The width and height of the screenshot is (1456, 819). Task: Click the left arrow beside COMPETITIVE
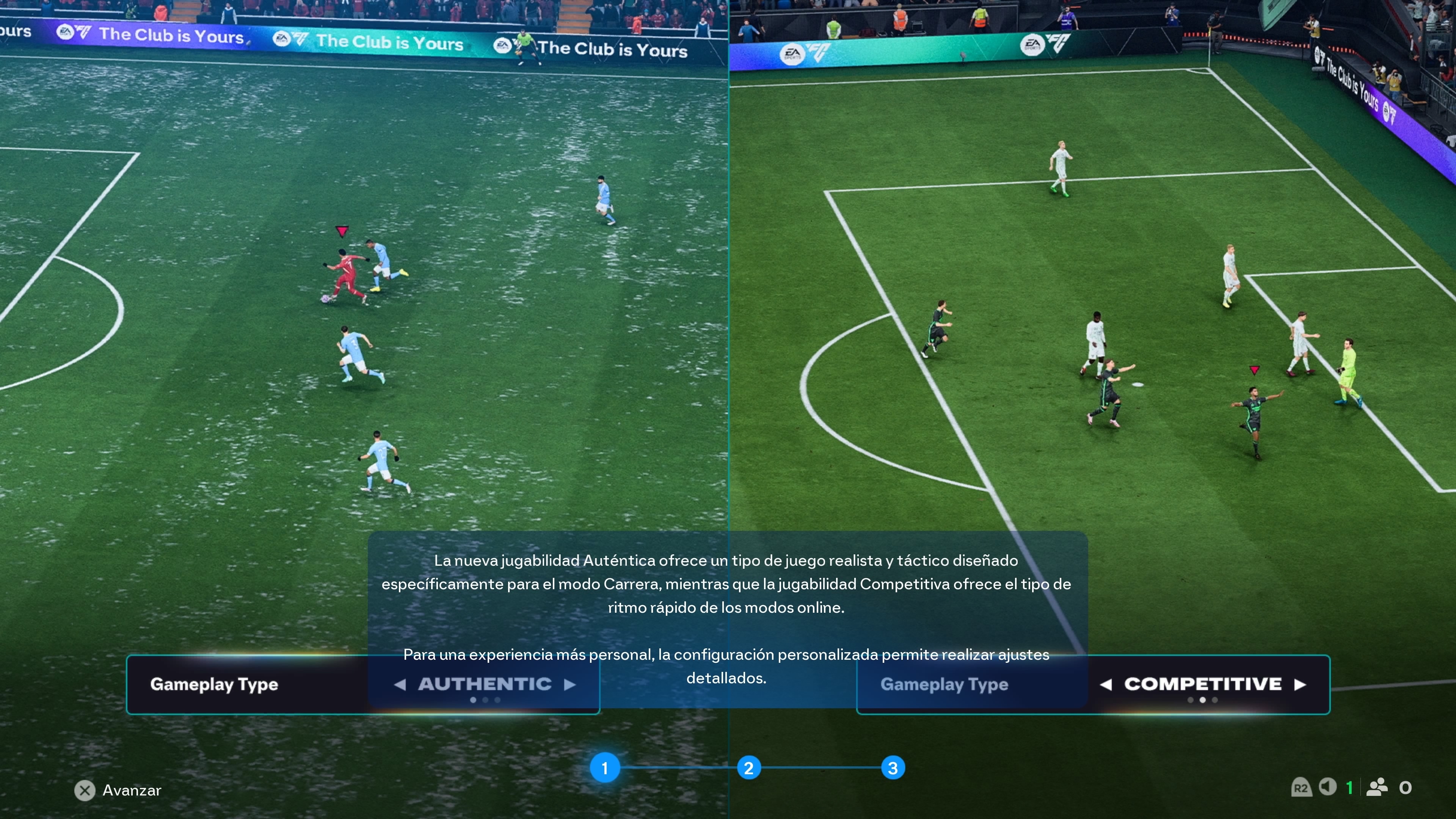(x=1106, y=684)
